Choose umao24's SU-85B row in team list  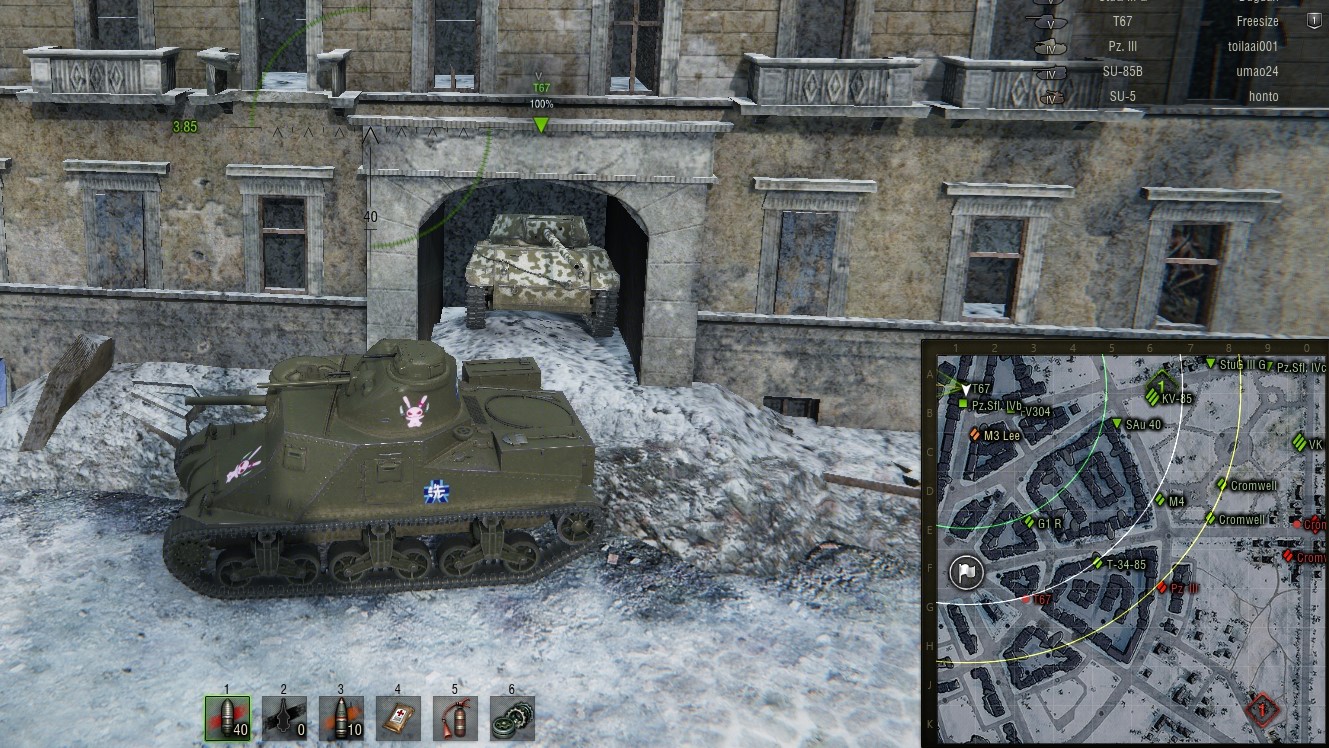[1180, 71]
